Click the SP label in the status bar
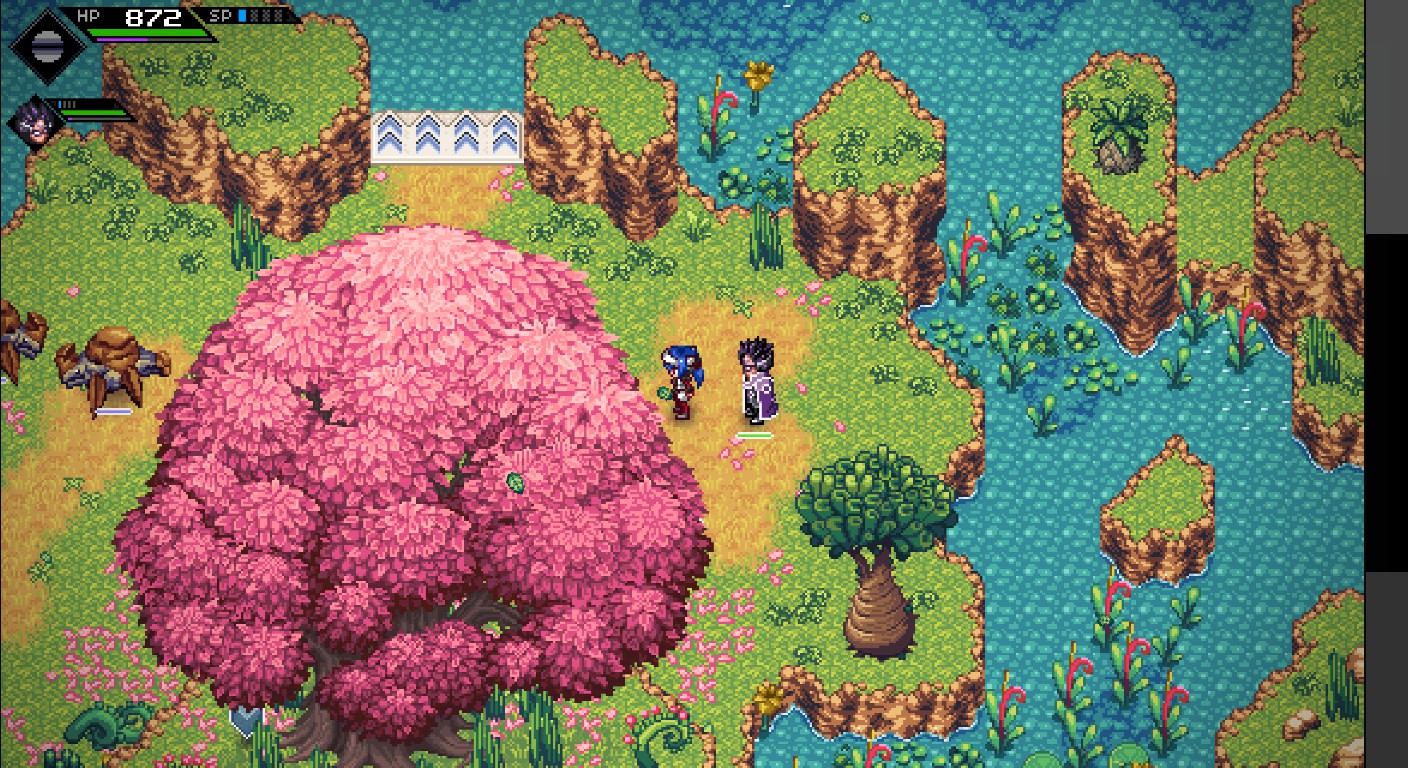Image resolution: width=1408 pixels, height=768 pixels. coord(220,16)
